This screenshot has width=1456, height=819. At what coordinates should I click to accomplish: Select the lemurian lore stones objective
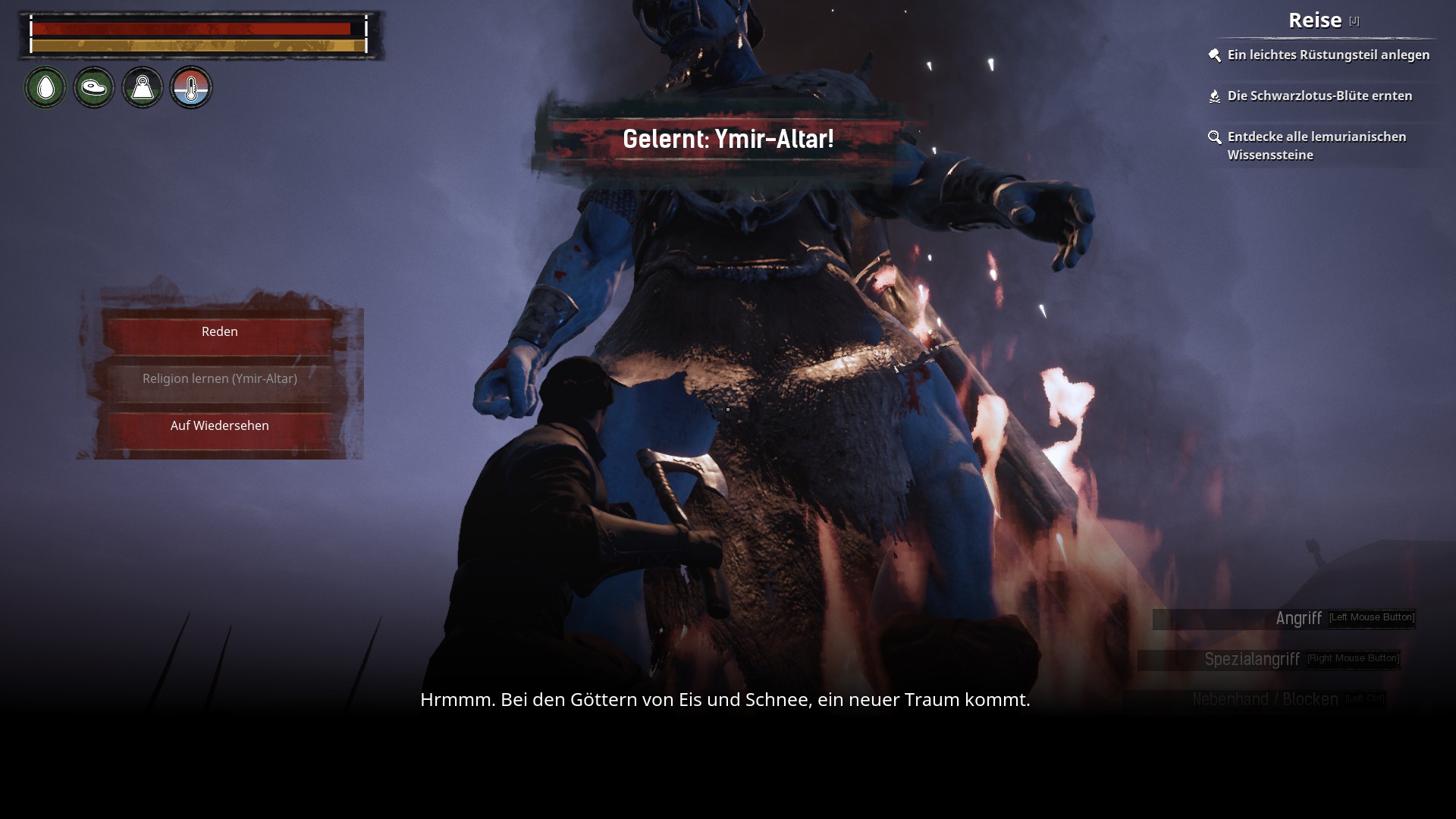(x=1316, y=146)
